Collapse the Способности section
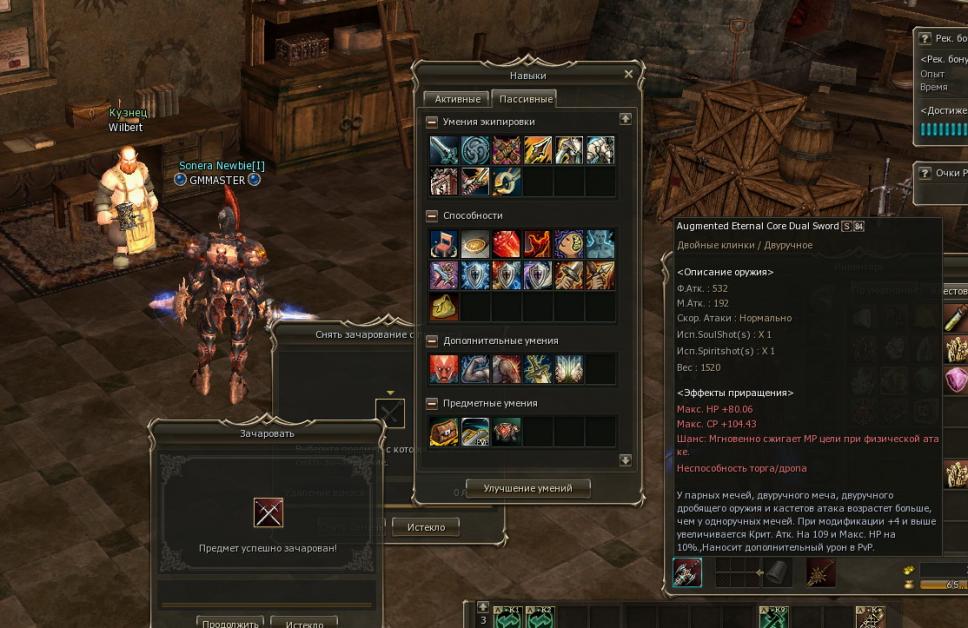The image size is (968, 628). click(432, 215)
